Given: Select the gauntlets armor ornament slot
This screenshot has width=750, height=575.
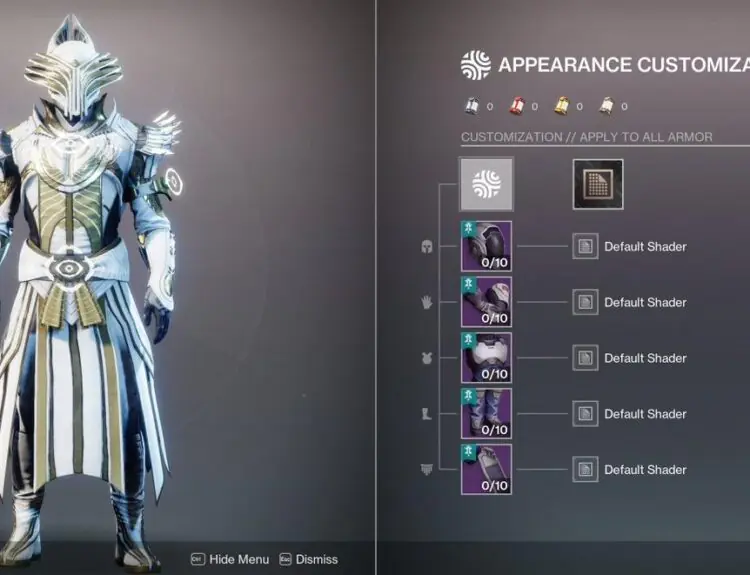Looking at the screenshot, I should [486, 302].
